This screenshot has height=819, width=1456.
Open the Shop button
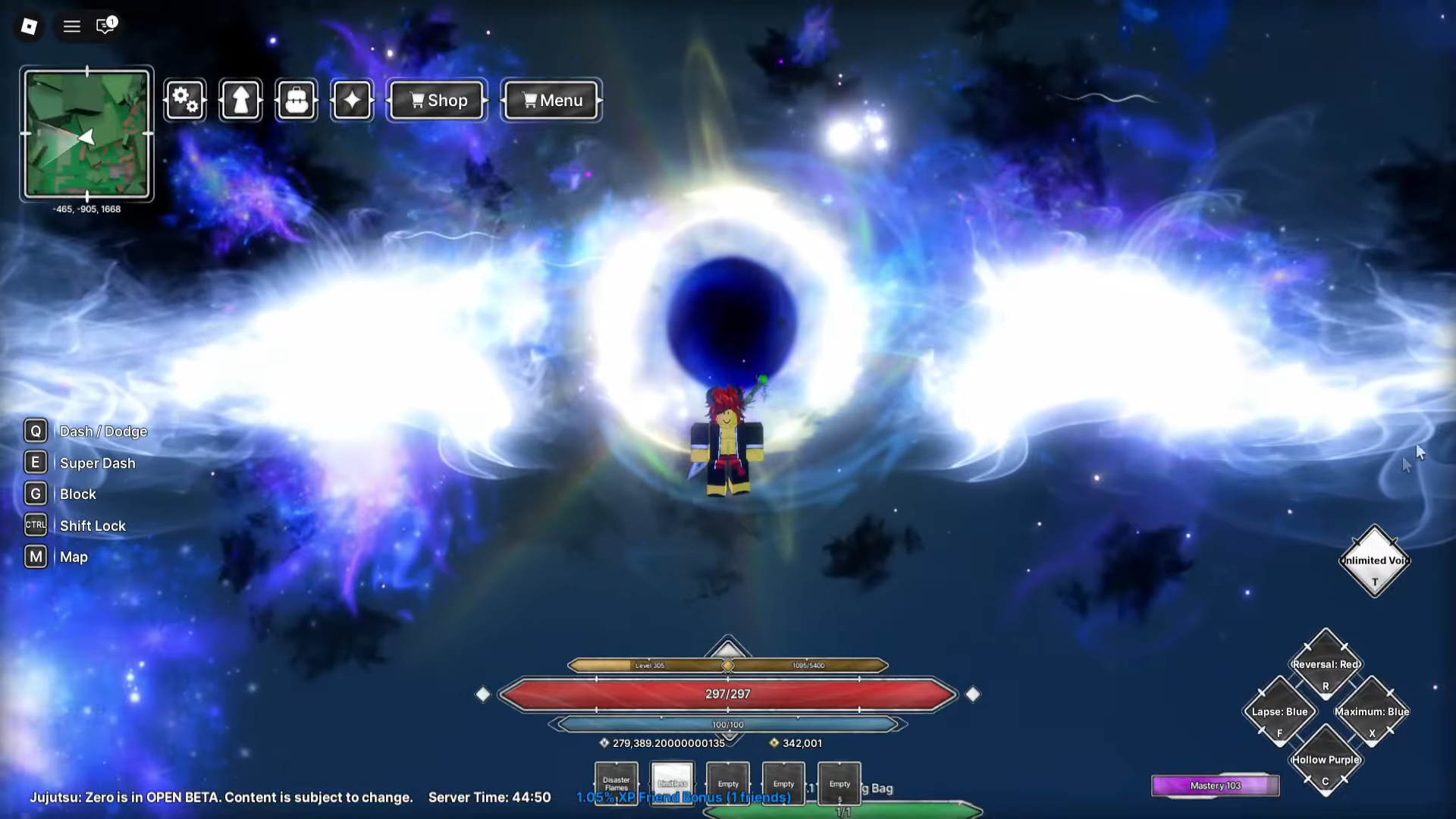pyautogui.click(x=436, y=99)
